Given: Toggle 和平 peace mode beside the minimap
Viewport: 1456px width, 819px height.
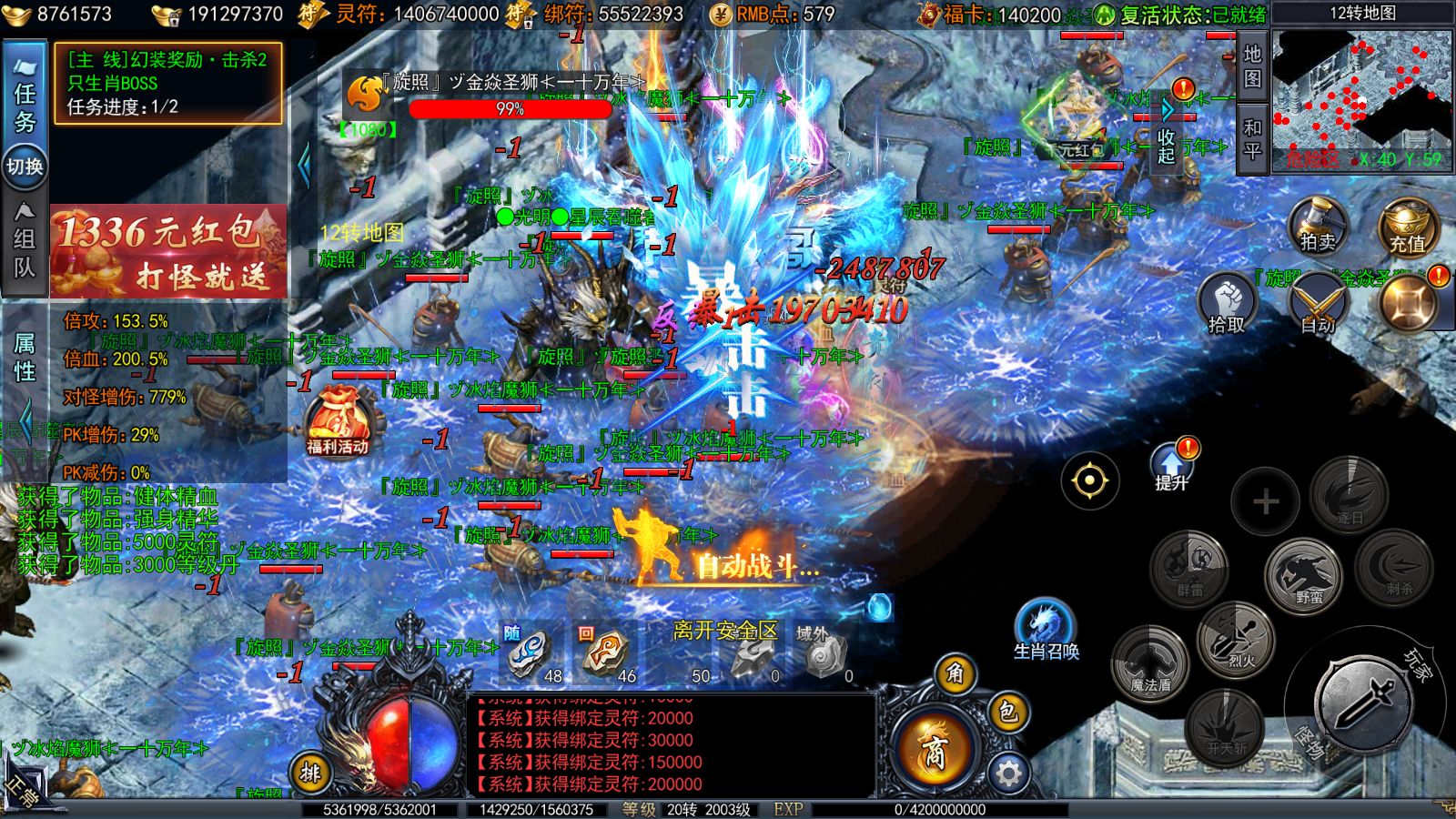Looking at the screenshot, I should [1252, 138].
